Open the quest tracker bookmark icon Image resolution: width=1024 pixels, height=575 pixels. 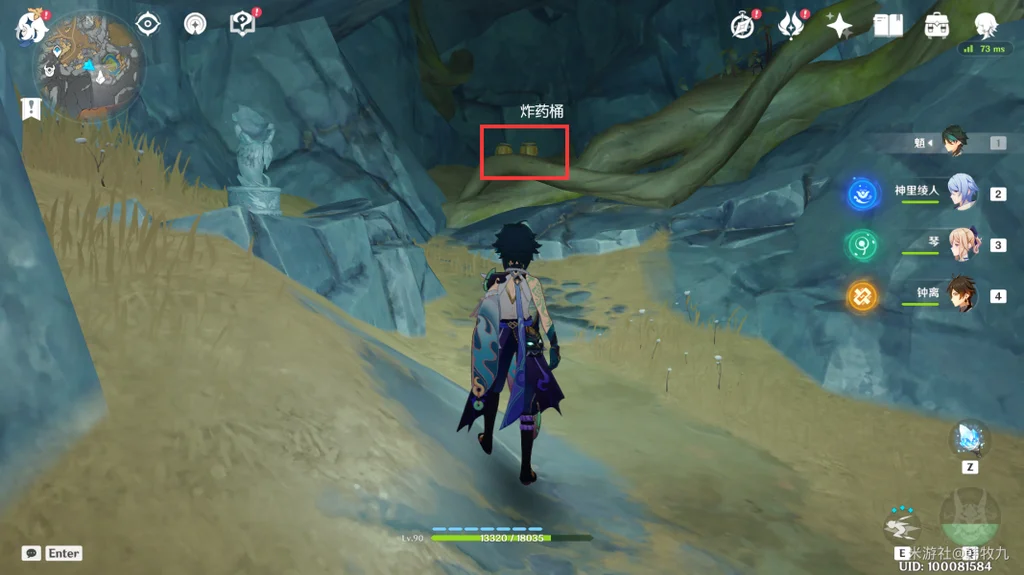pos(31,107)
